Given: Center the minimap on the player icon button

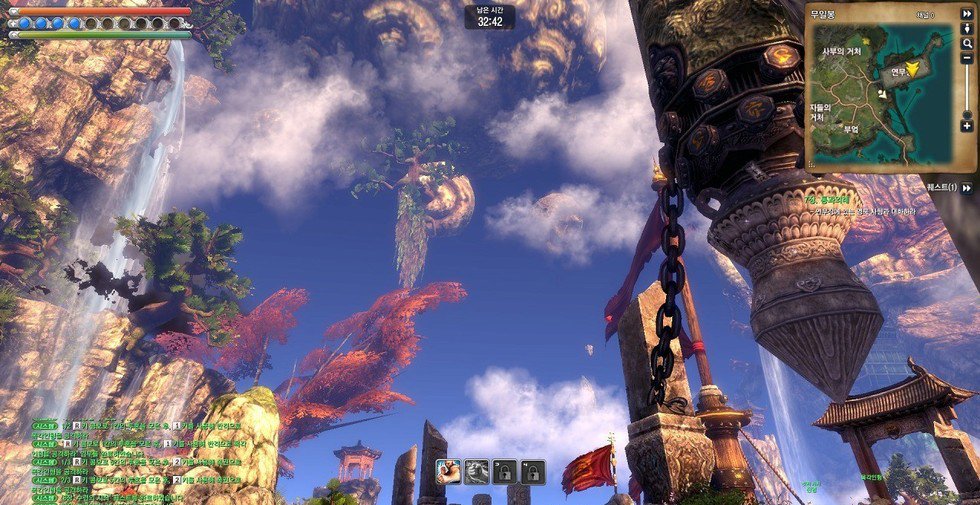Looking at the screenshot, I should (x=967, y=30).
